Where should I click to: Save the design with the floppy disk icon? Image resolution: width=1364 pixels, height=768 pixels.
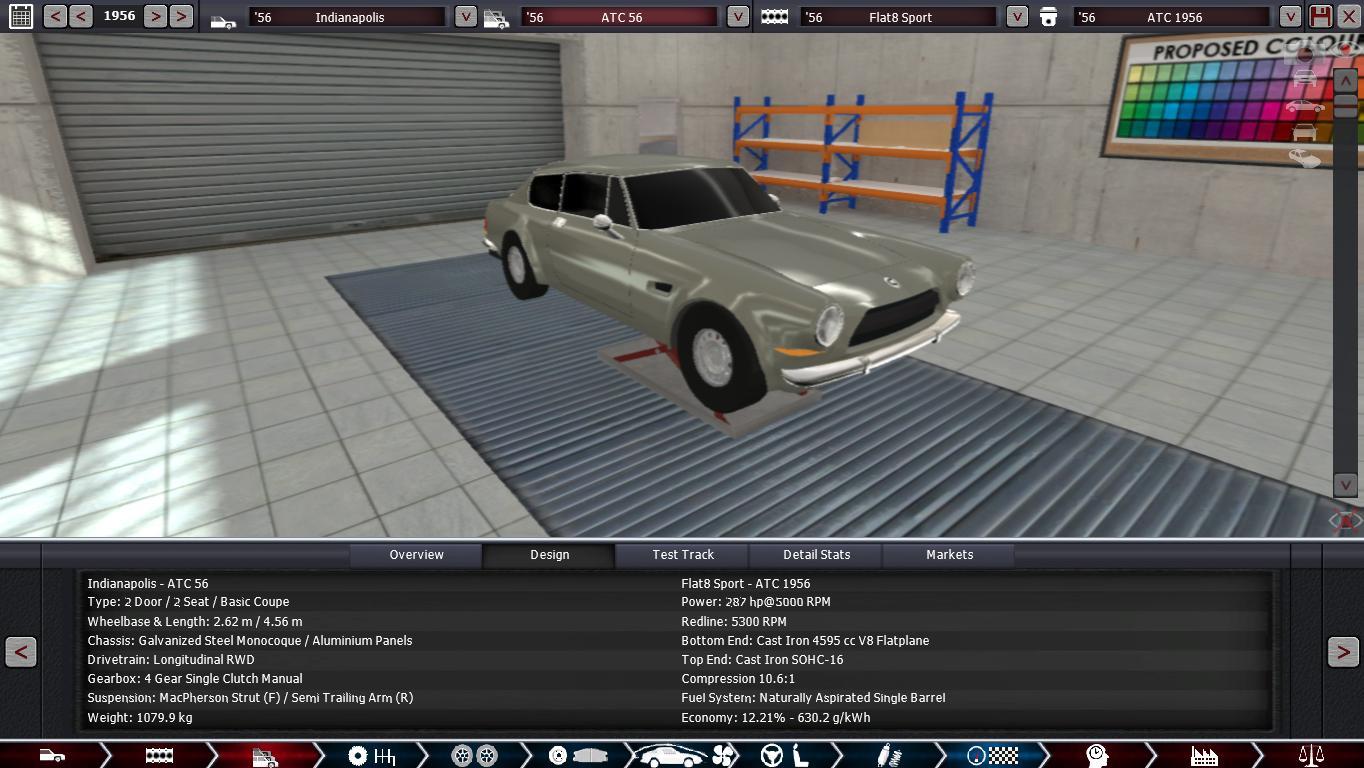click(1320, 16)
